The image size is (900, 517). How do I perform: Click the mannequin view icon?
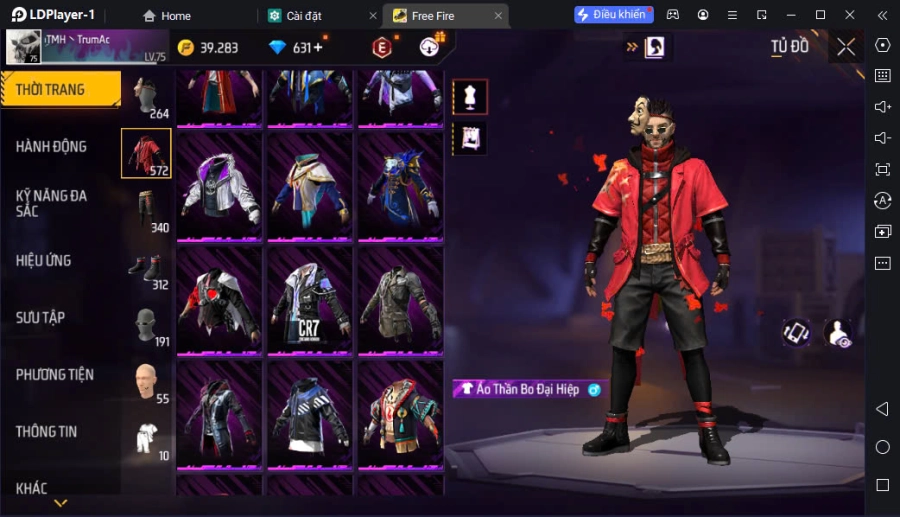point(470,97)
